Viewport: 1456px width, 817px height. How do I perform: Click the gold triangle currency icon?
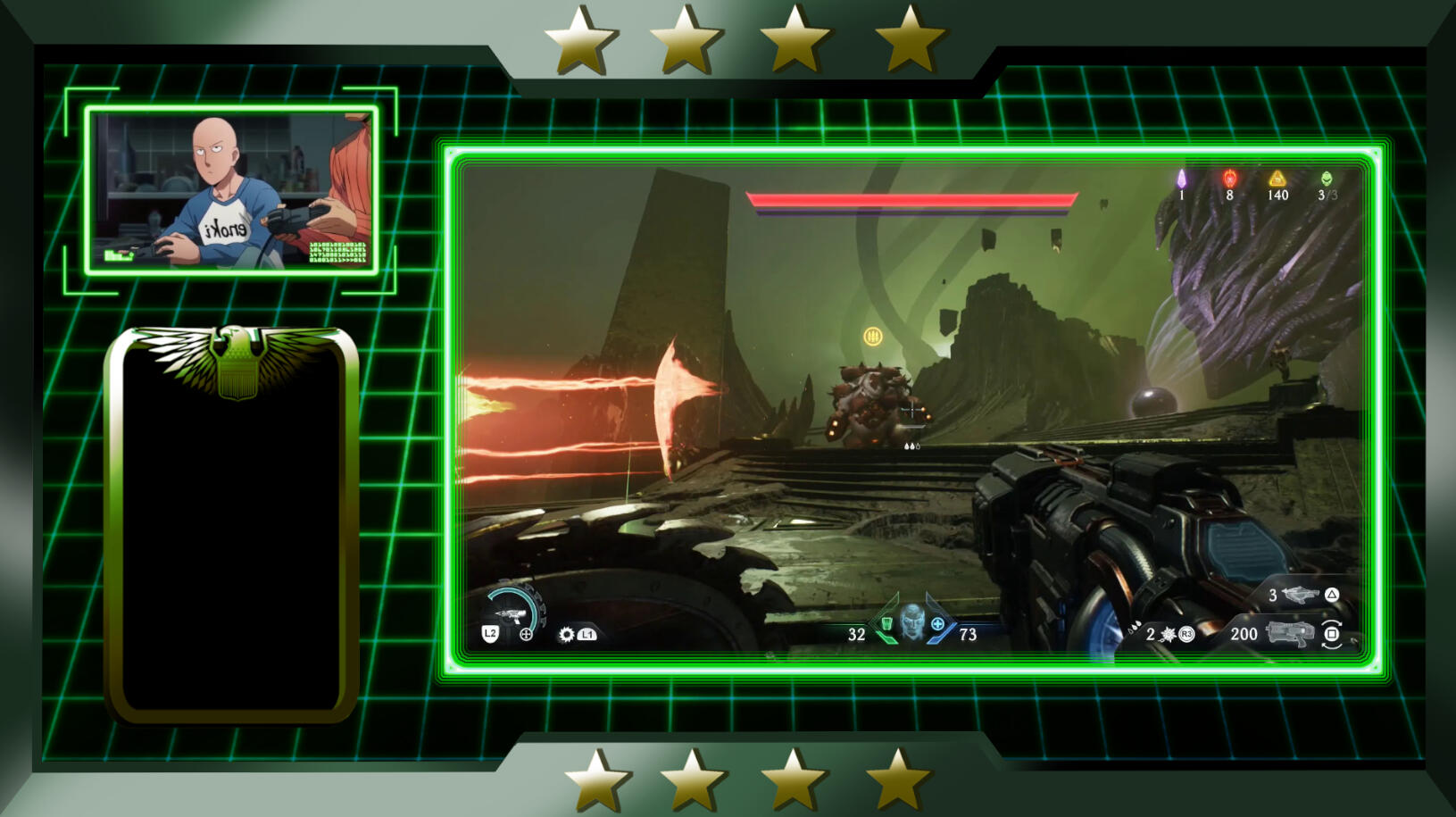coord(1277,179)
